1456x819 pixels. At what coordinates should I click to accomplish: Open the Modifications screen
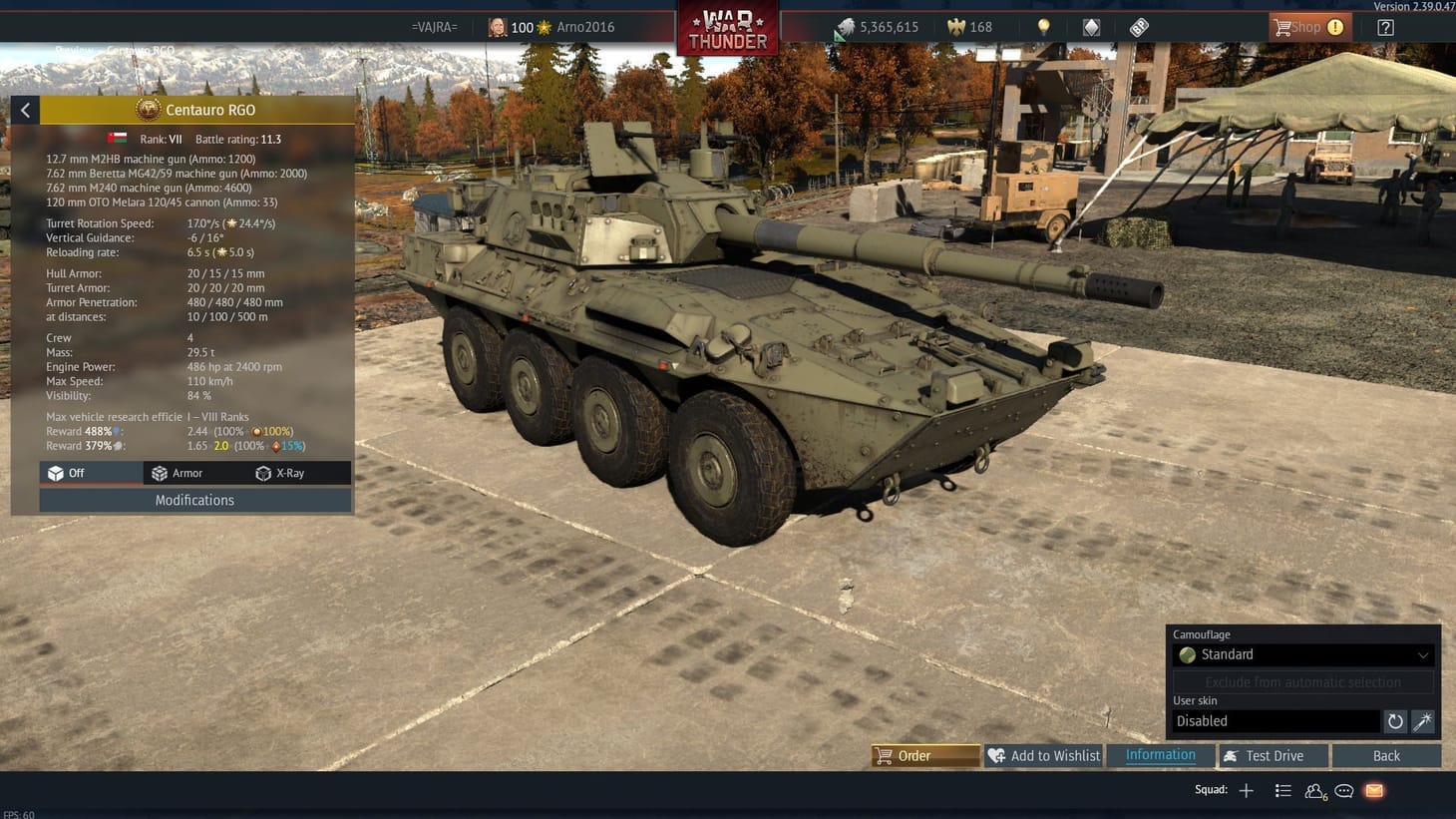(x=194, y=500)
